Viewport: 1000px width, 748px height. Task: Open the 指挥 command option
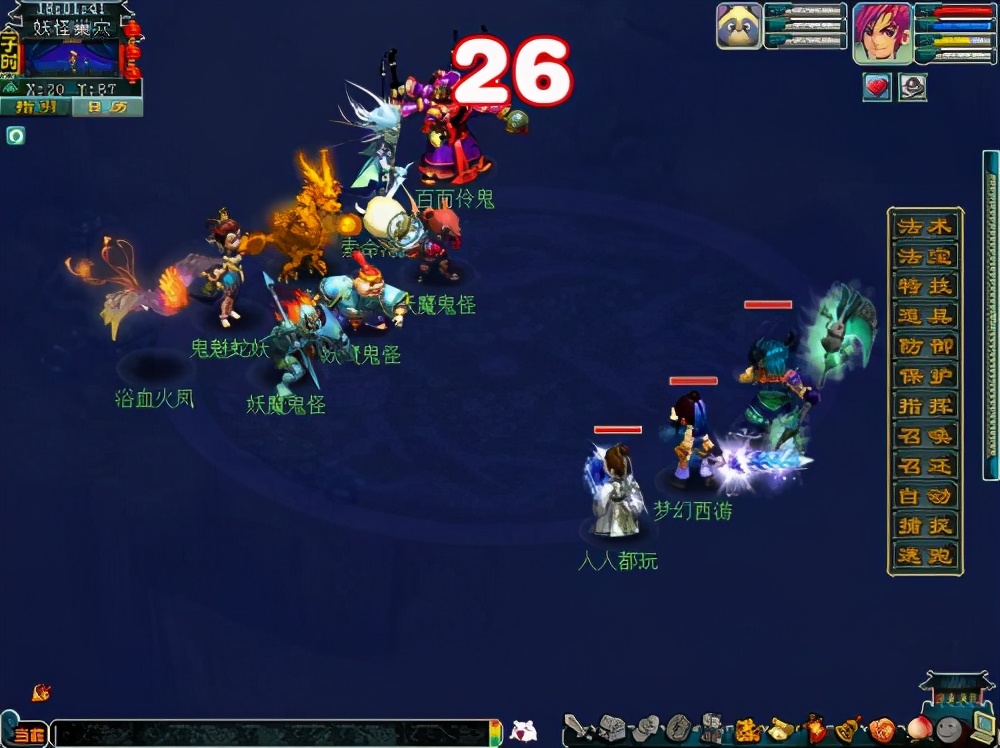click(925, 407)
